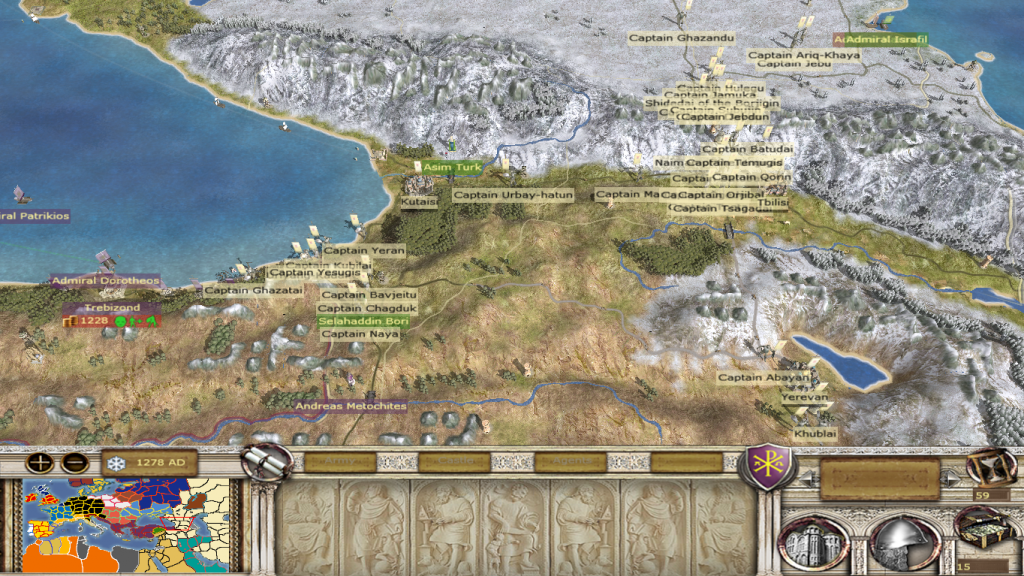Zoom out the minimap with minus button
The width and height of the screenshot is (1024, 576).
[x=74, y=463]
